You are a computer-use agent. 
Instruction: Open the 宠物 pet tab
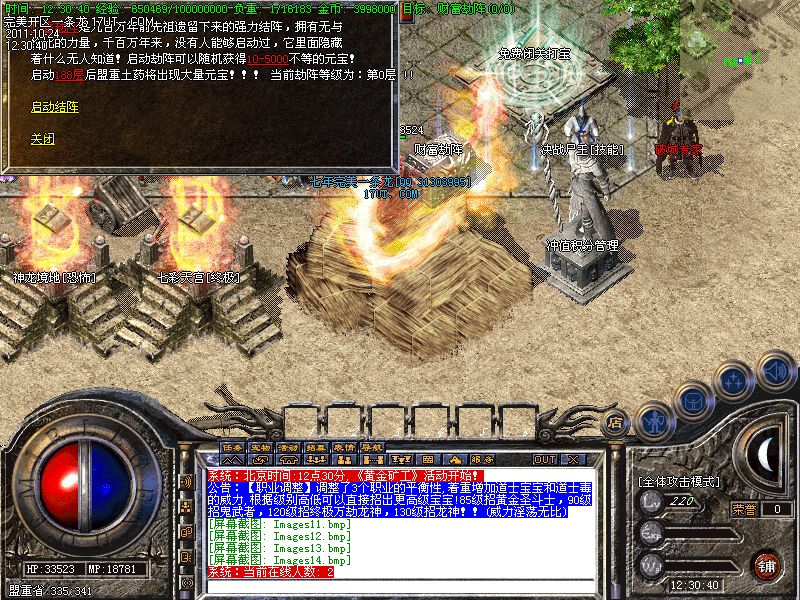click(x=261, y=446)
